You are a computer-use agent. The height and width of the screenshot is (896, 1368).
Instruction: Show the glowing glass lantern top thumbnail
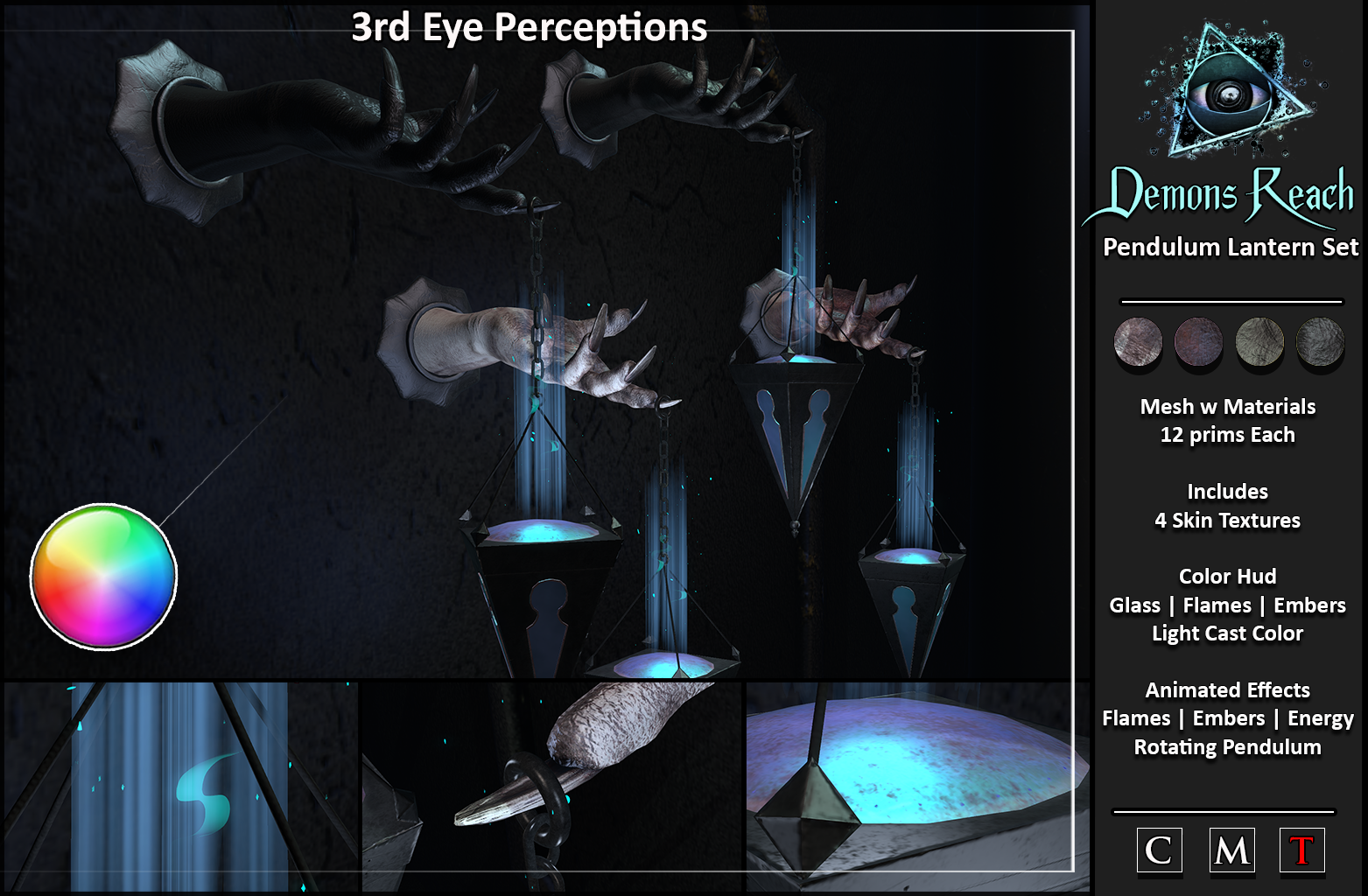point(917,787)
